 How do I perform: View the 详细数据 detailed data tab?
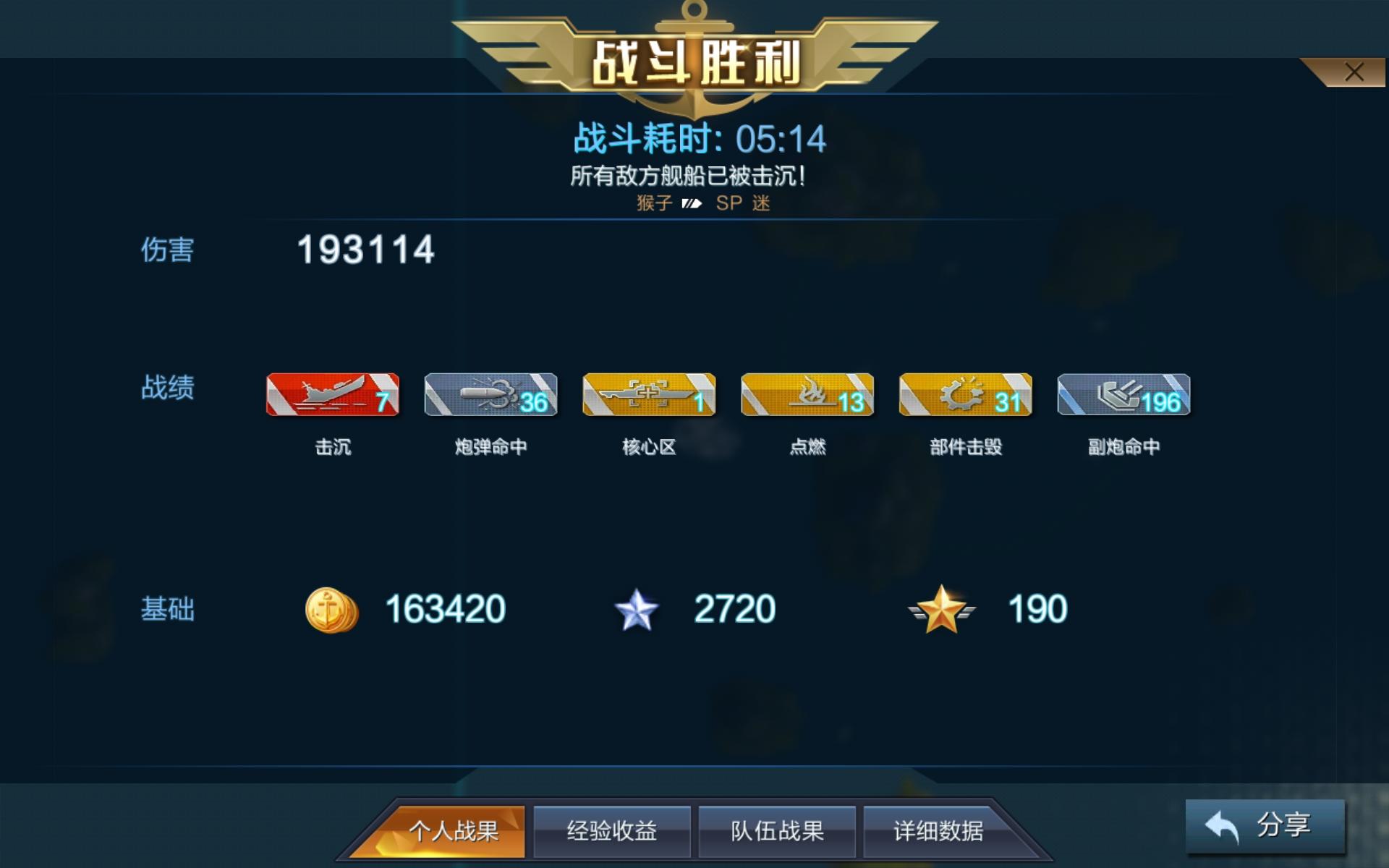pos(942,831)
